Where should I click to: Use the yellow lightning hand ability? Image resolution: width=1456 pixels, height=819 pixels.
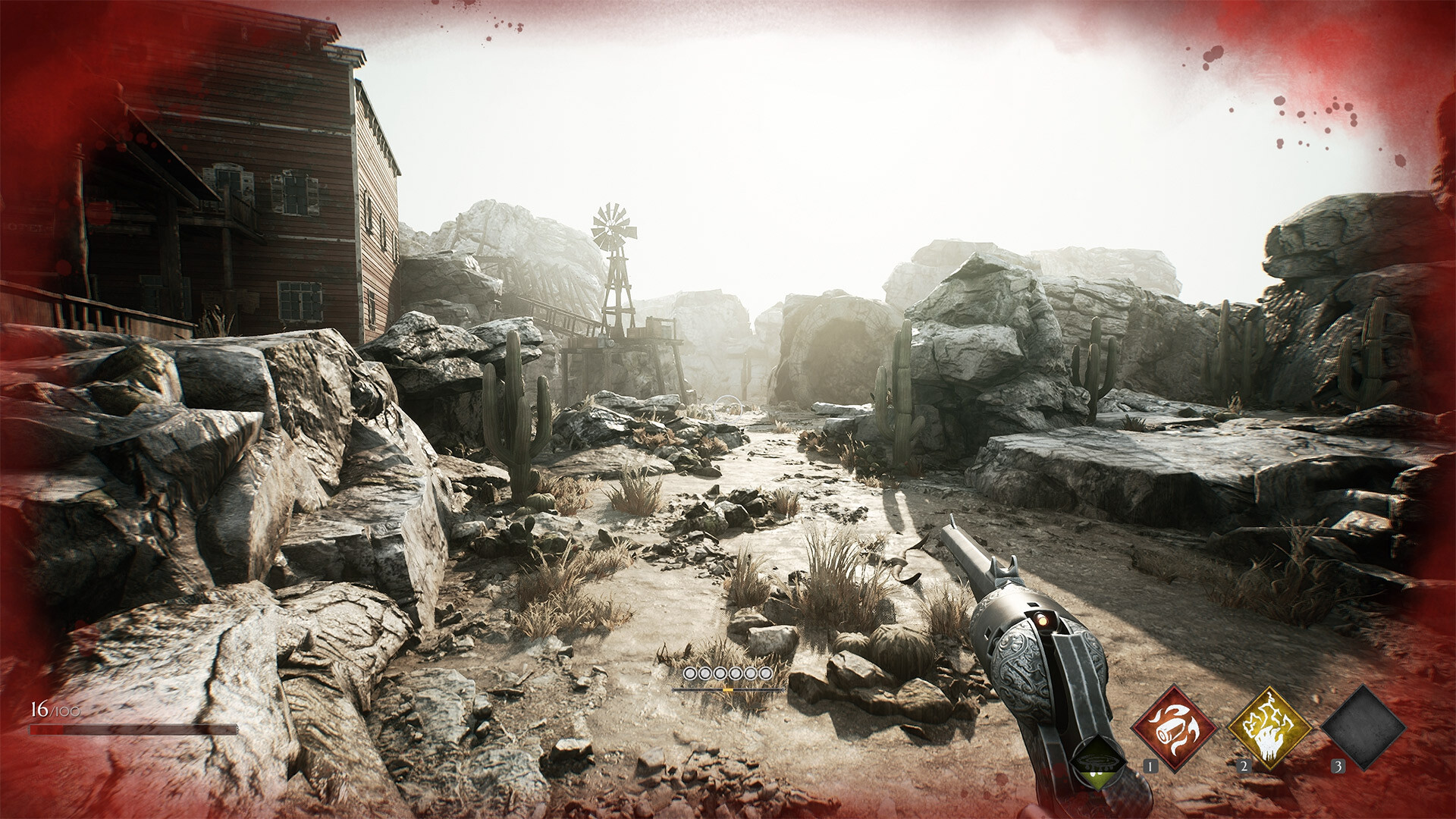point(1269,727)
